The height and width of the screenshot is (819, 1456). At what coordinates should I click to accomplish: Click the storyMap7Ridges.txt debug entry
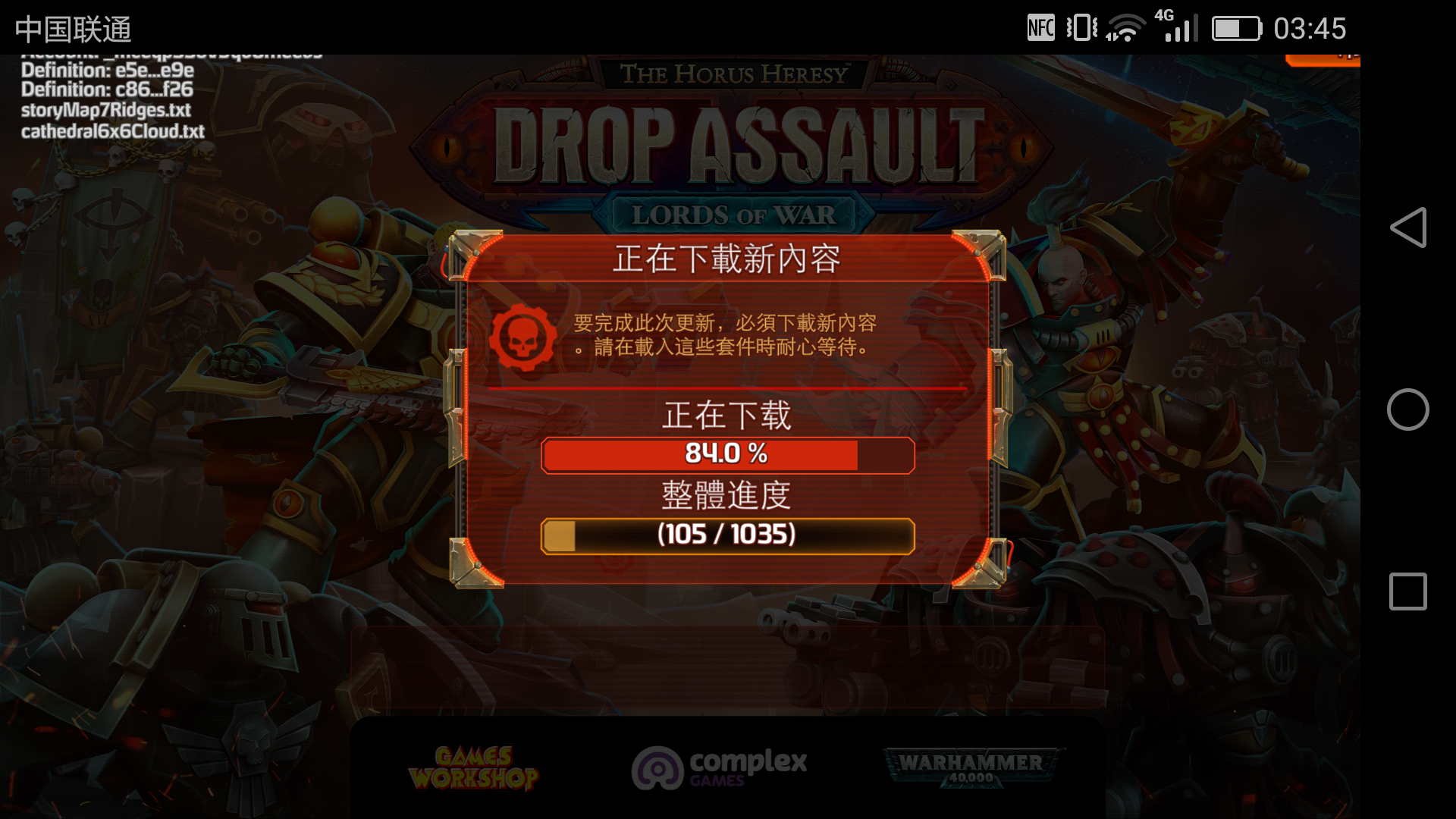[106, 109]
